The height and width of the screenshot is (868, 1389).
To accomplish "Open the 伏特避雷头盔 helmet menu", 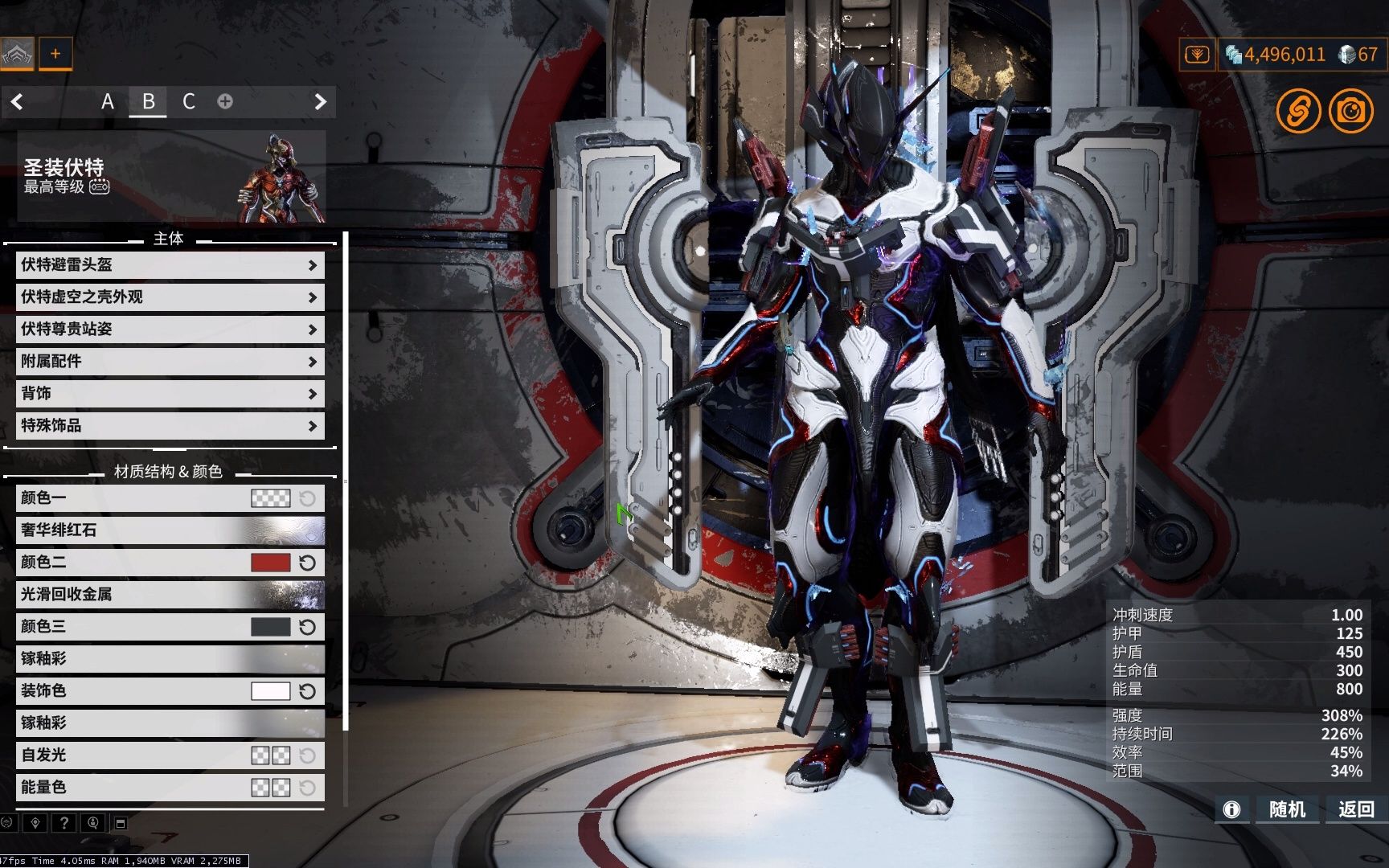I will pyautogui.click(x=170, y=265).
